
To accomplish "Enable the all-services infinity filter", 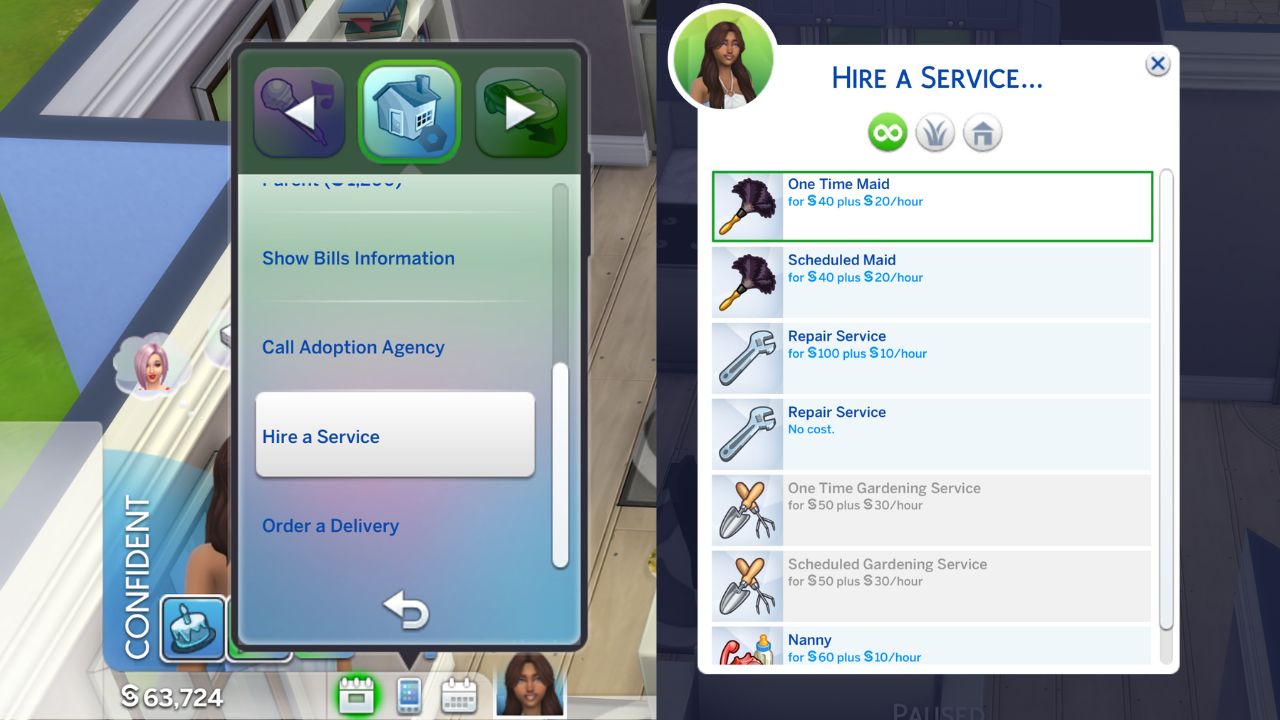I will pyautogui.click(x=887, y=131).
